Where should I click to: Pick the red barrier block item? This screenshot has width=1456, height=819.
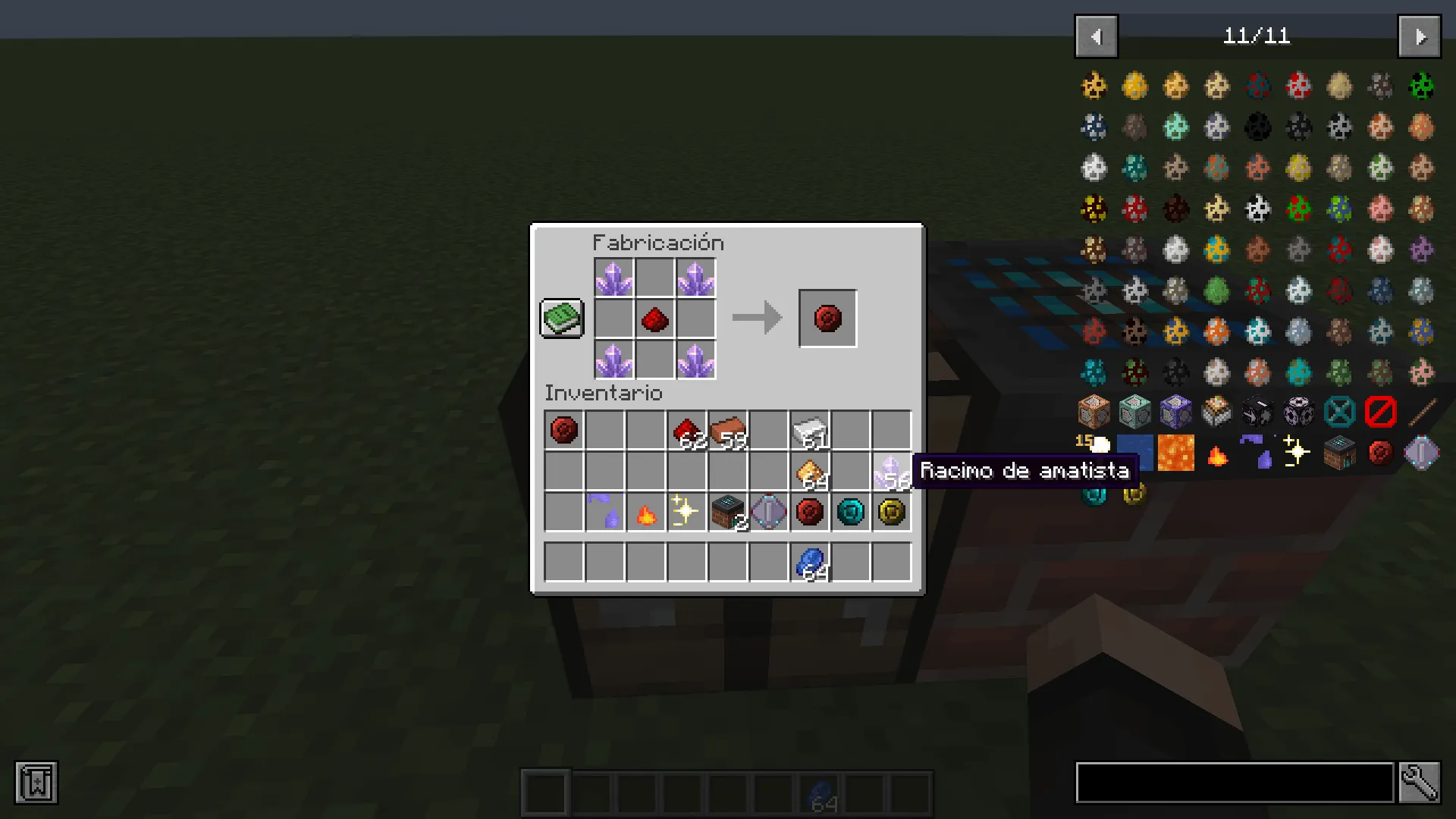[1382, 412]
